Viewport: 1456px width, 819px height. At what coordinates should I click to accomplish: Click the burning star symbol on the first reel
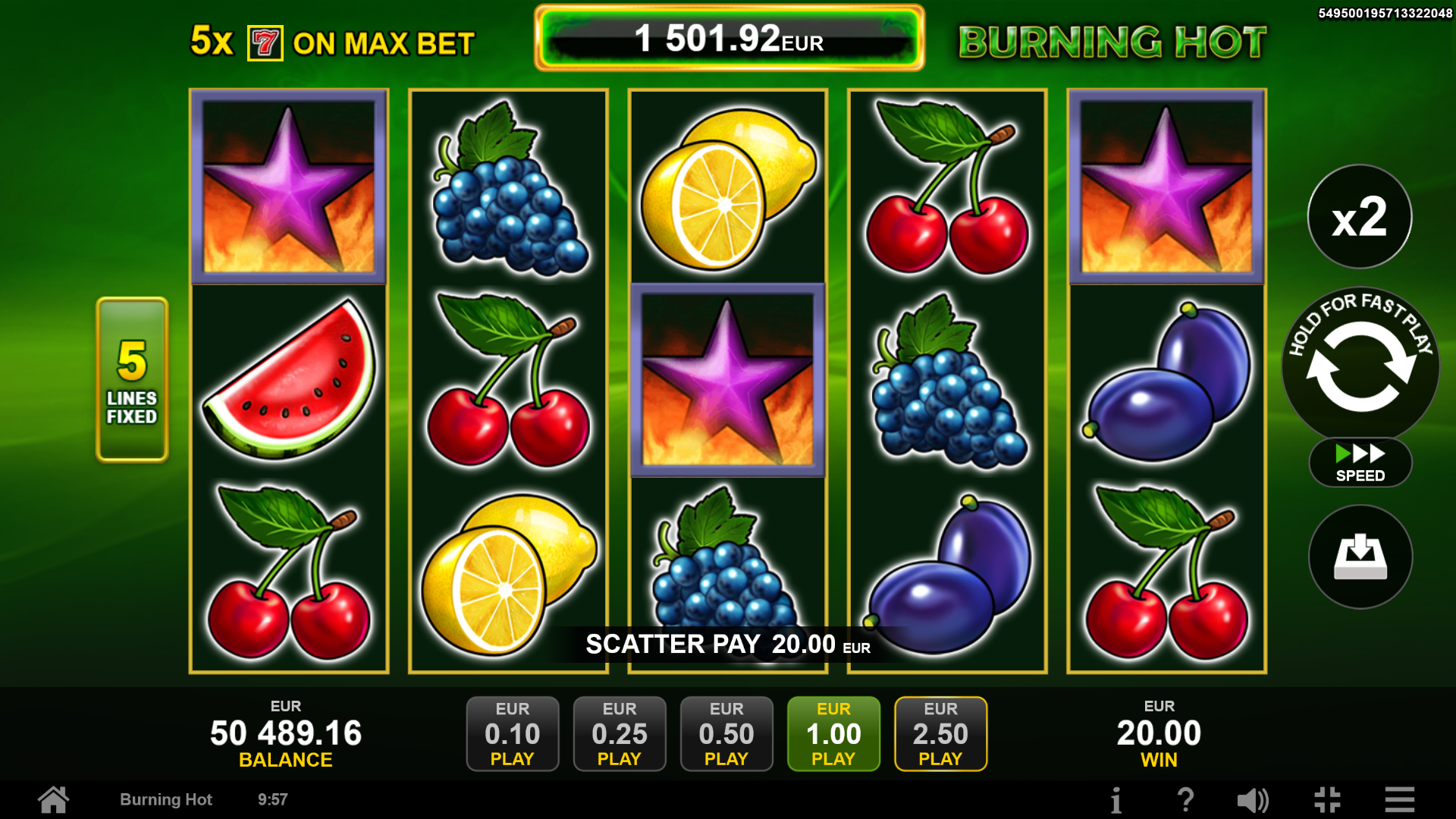289,185
